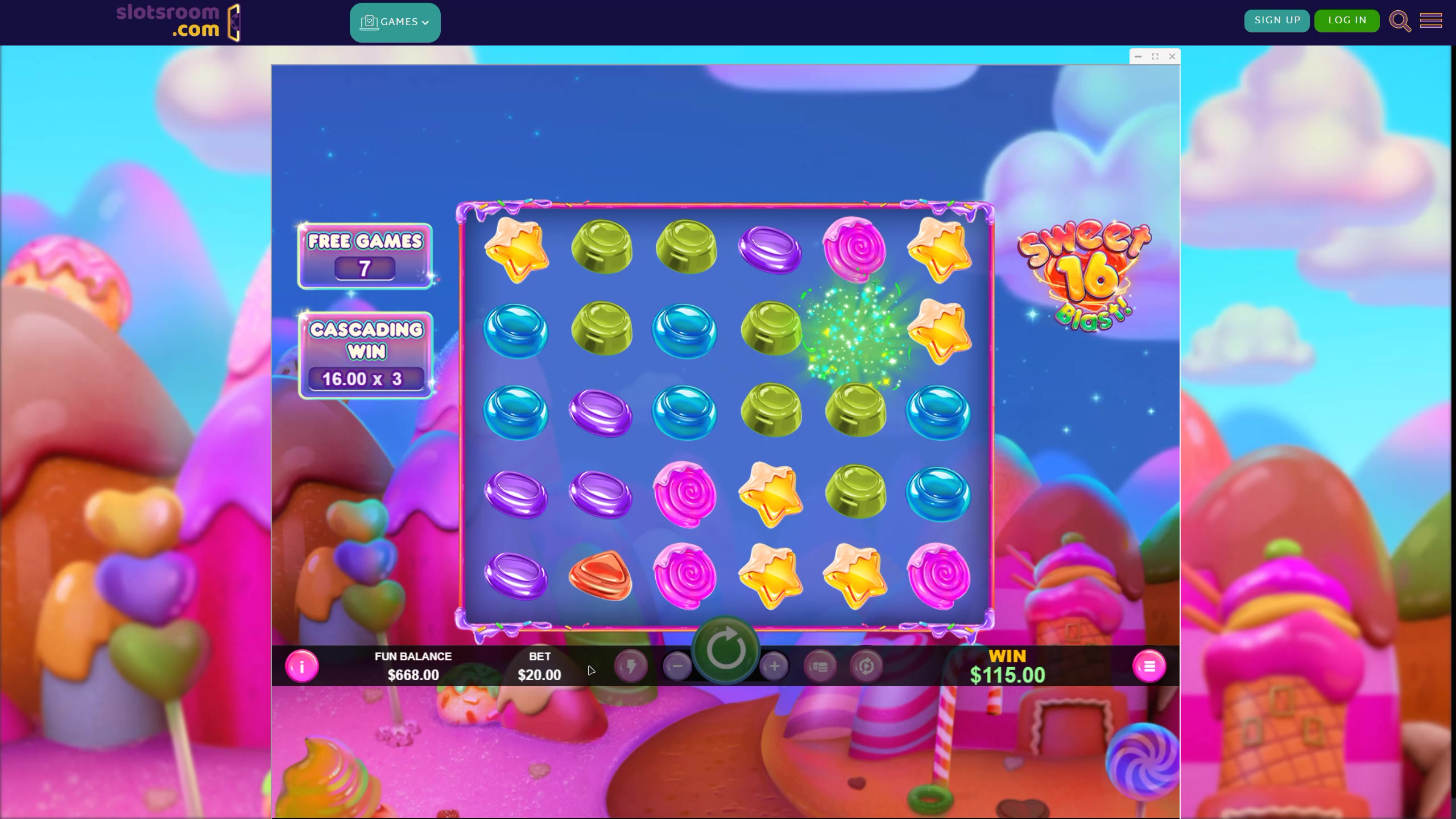Close the game window

coord(1172,56)
